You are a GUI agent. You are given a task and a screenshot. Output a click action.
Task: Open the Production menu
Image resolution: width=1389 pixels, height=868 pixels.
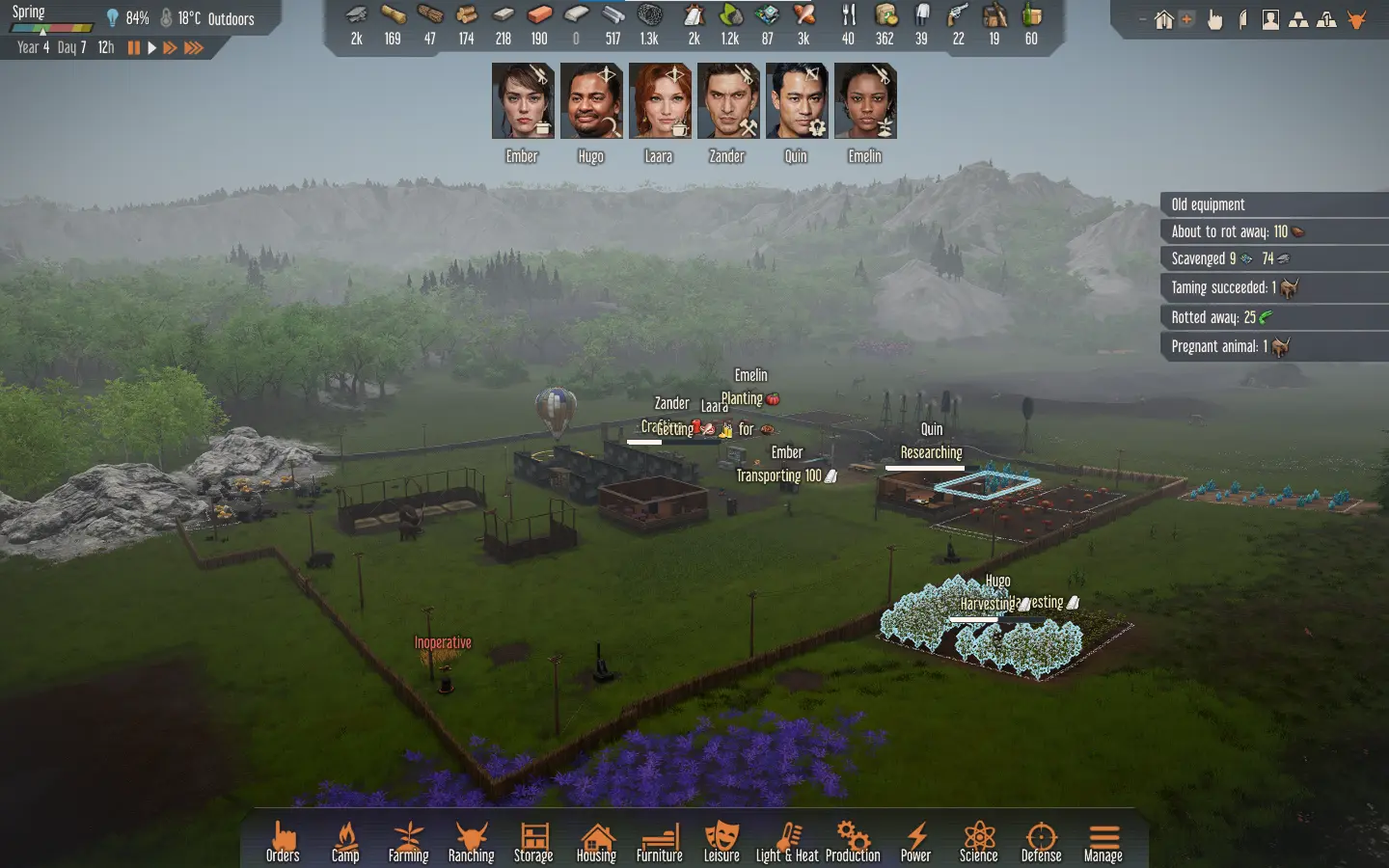pyautogui.click(x=853, y=840)
